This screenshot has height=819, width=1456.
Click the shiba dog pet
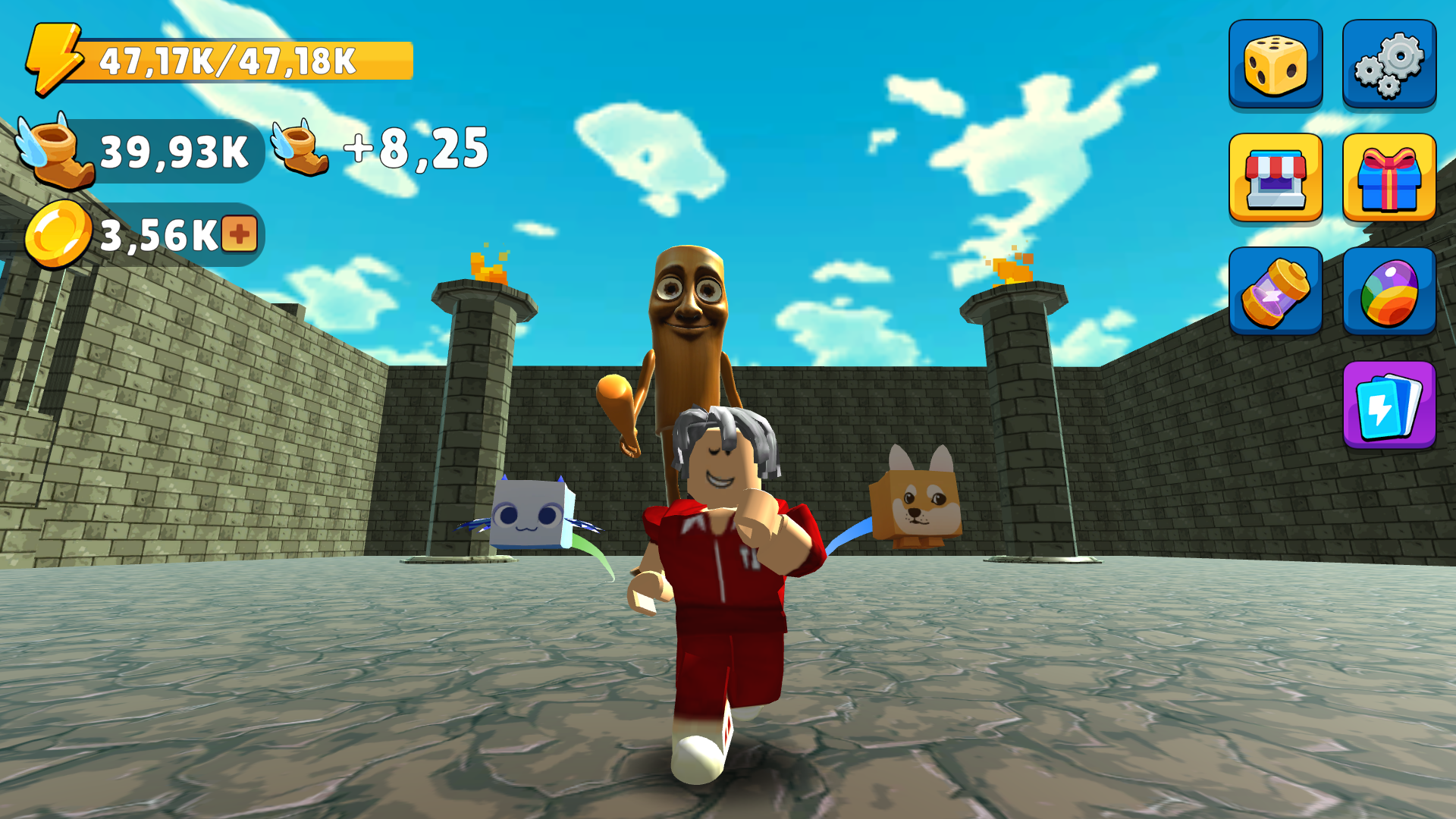918,504
